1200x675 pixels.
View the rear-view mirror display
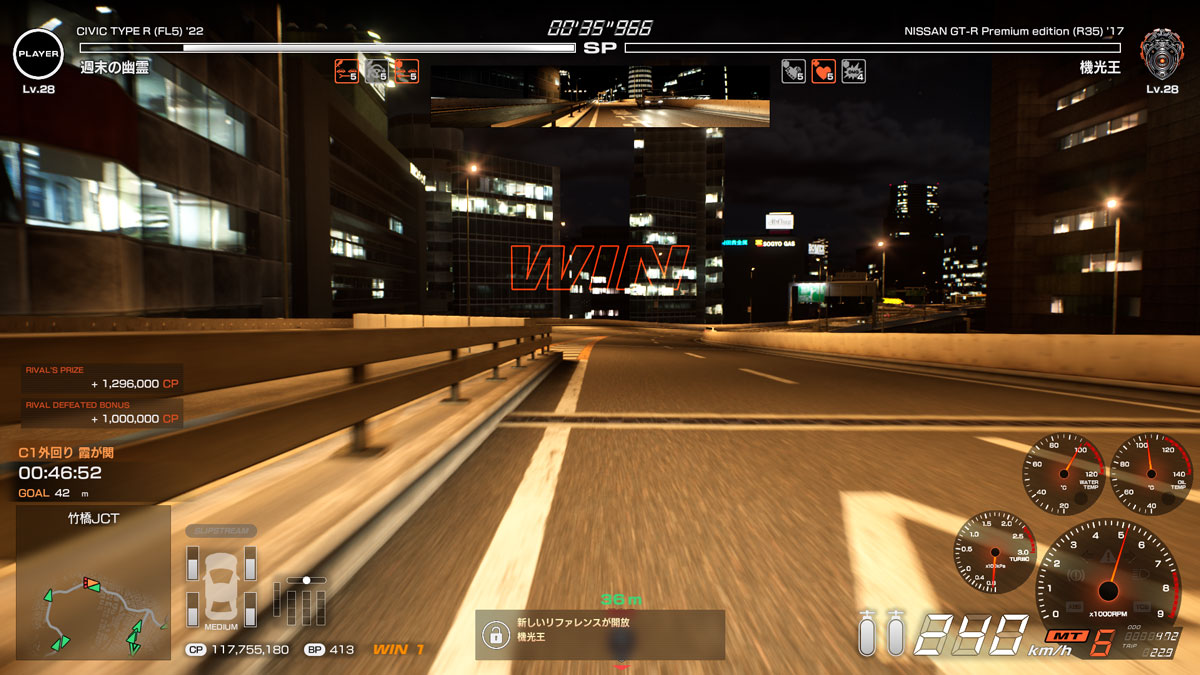pos(600,97)
